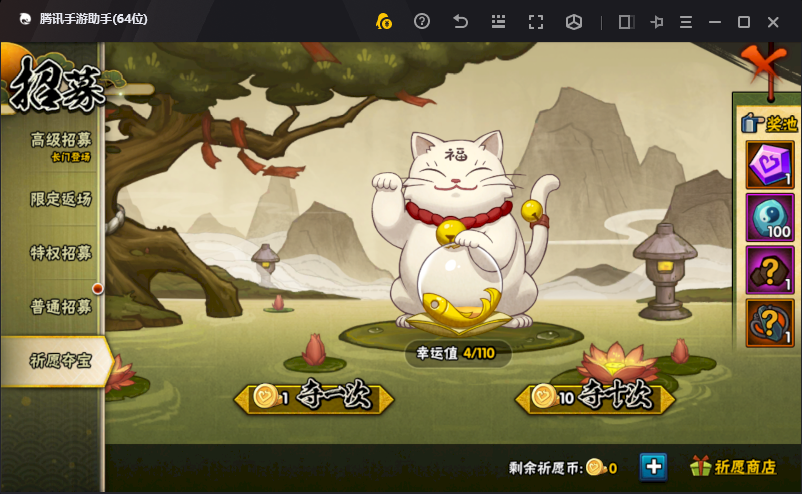Screen dimensions: 802x494
Task: Add more wish coins with the plus button
Action: [653, 466]
